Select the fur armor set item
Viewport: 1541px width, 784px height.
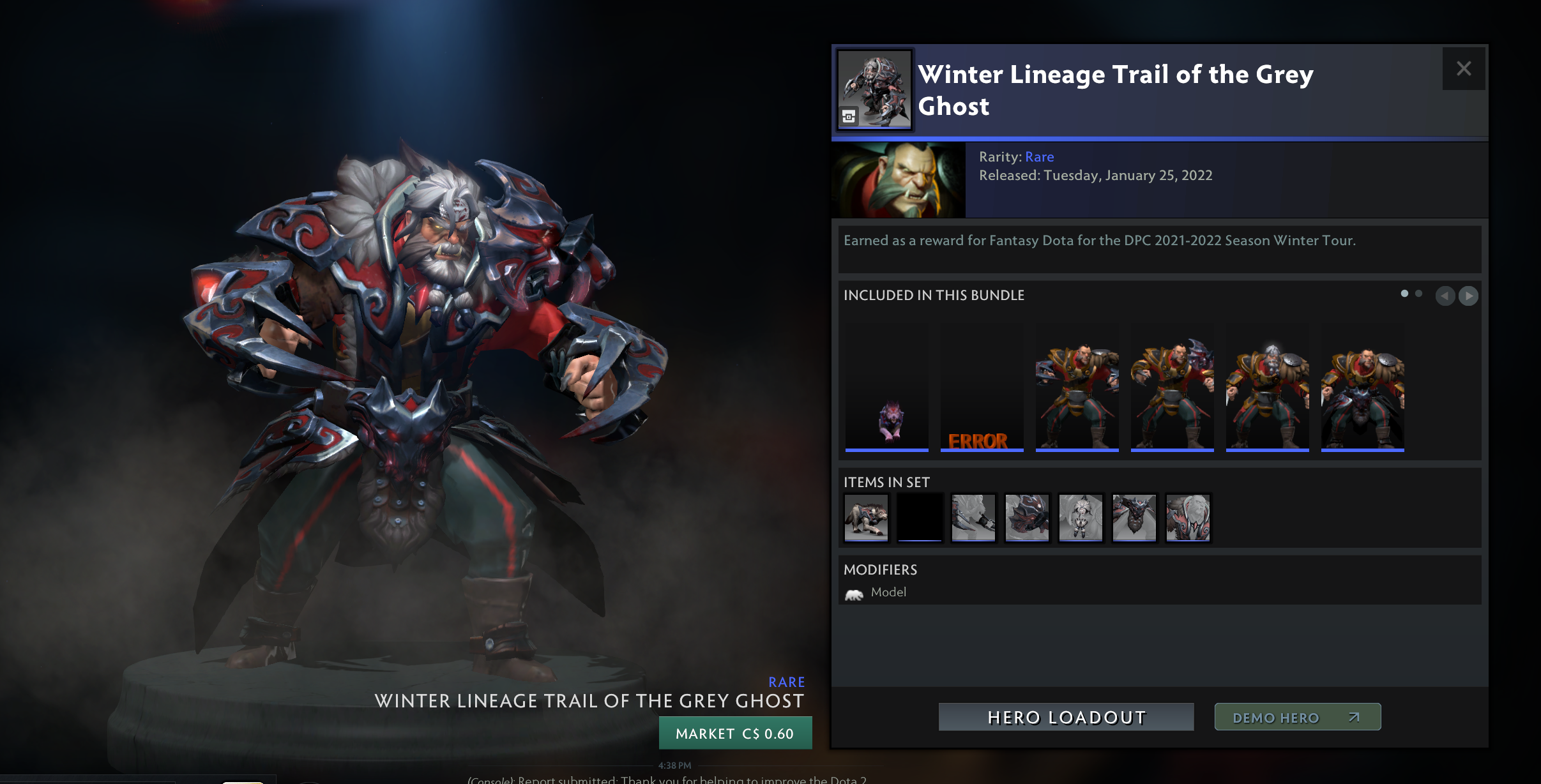1188,518
